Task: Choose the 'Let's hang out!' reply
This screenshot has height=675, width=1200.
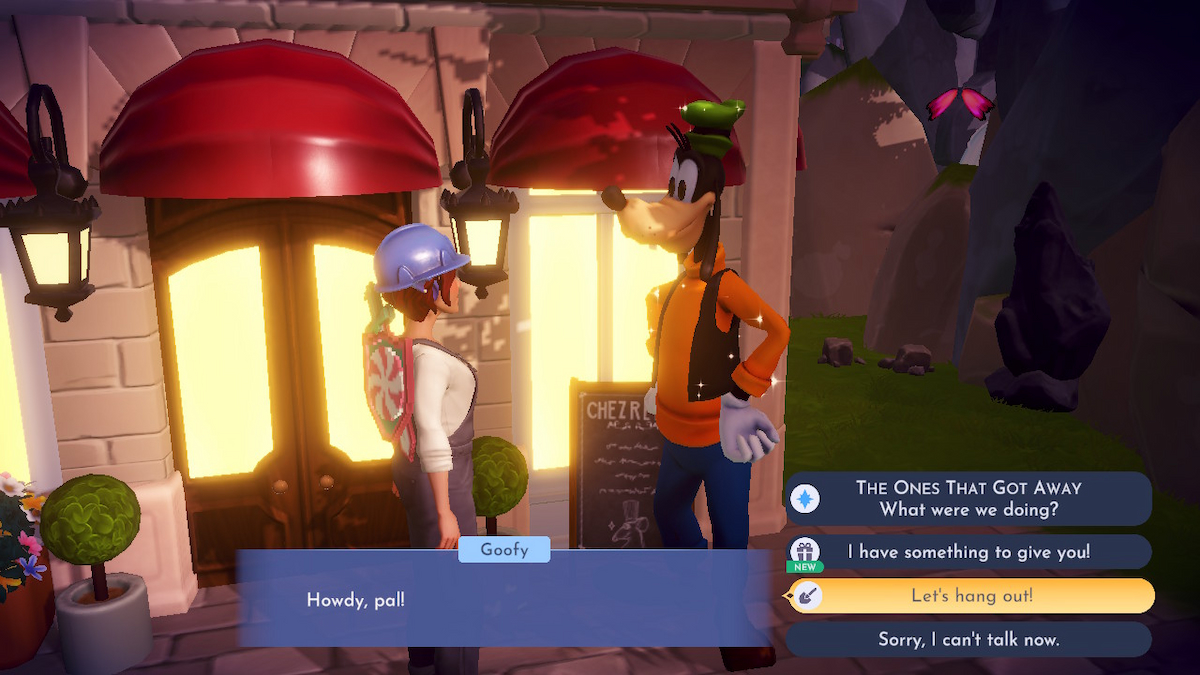Action: pyautogui.click(x=970, y=596)
